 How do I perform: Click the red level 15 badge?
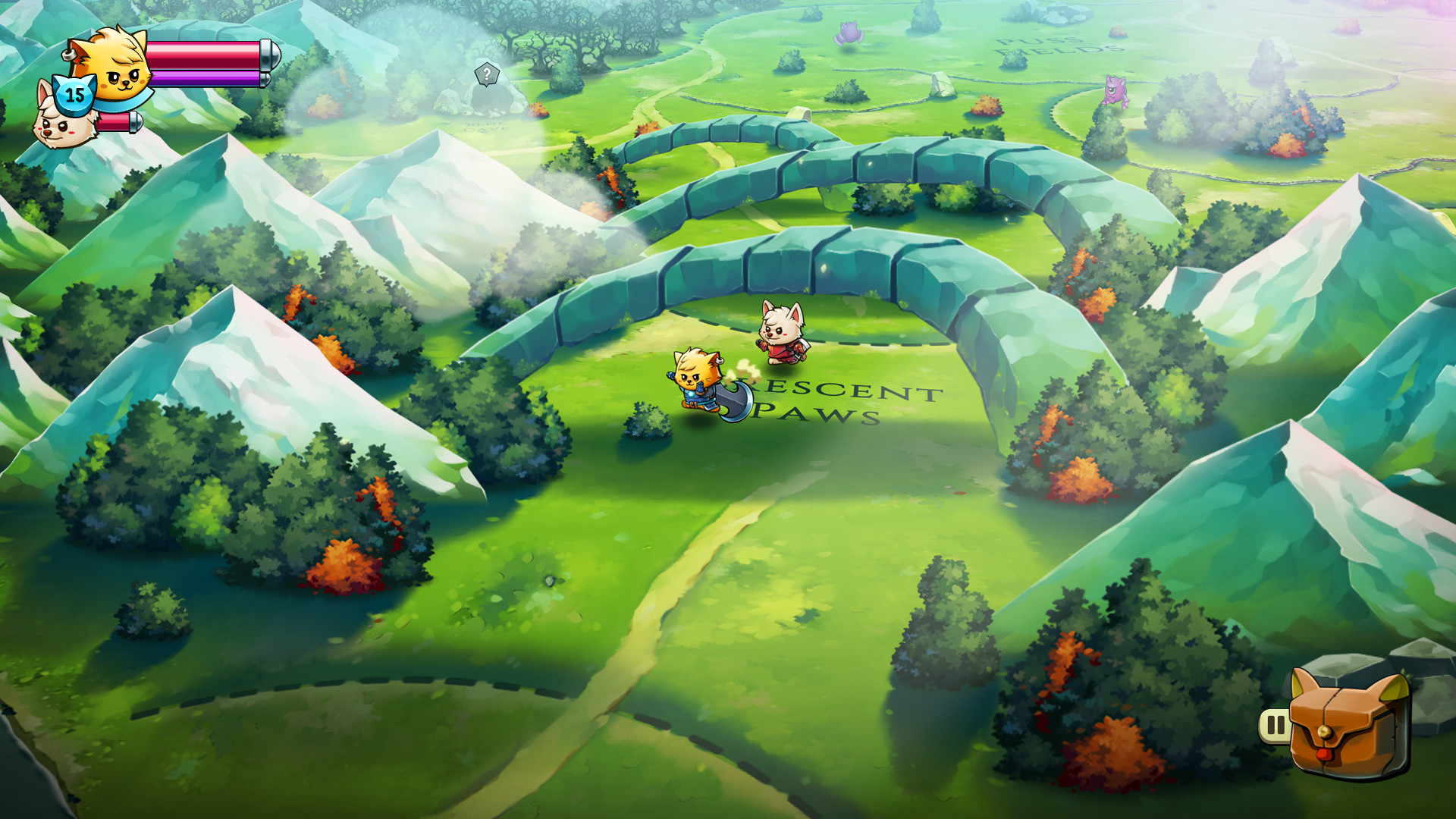click(x=74, y=94)
